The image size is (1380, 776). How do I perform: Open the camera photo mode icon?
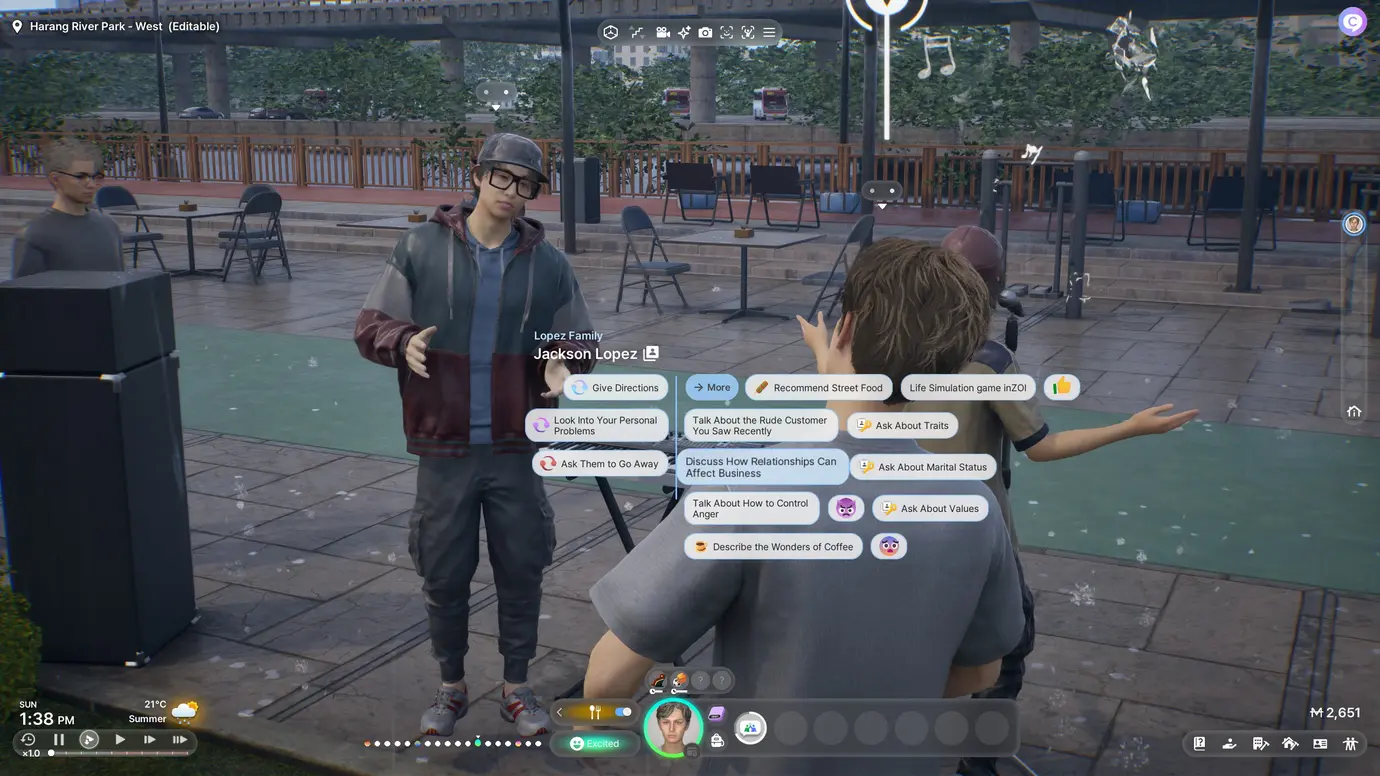point(705,33)
